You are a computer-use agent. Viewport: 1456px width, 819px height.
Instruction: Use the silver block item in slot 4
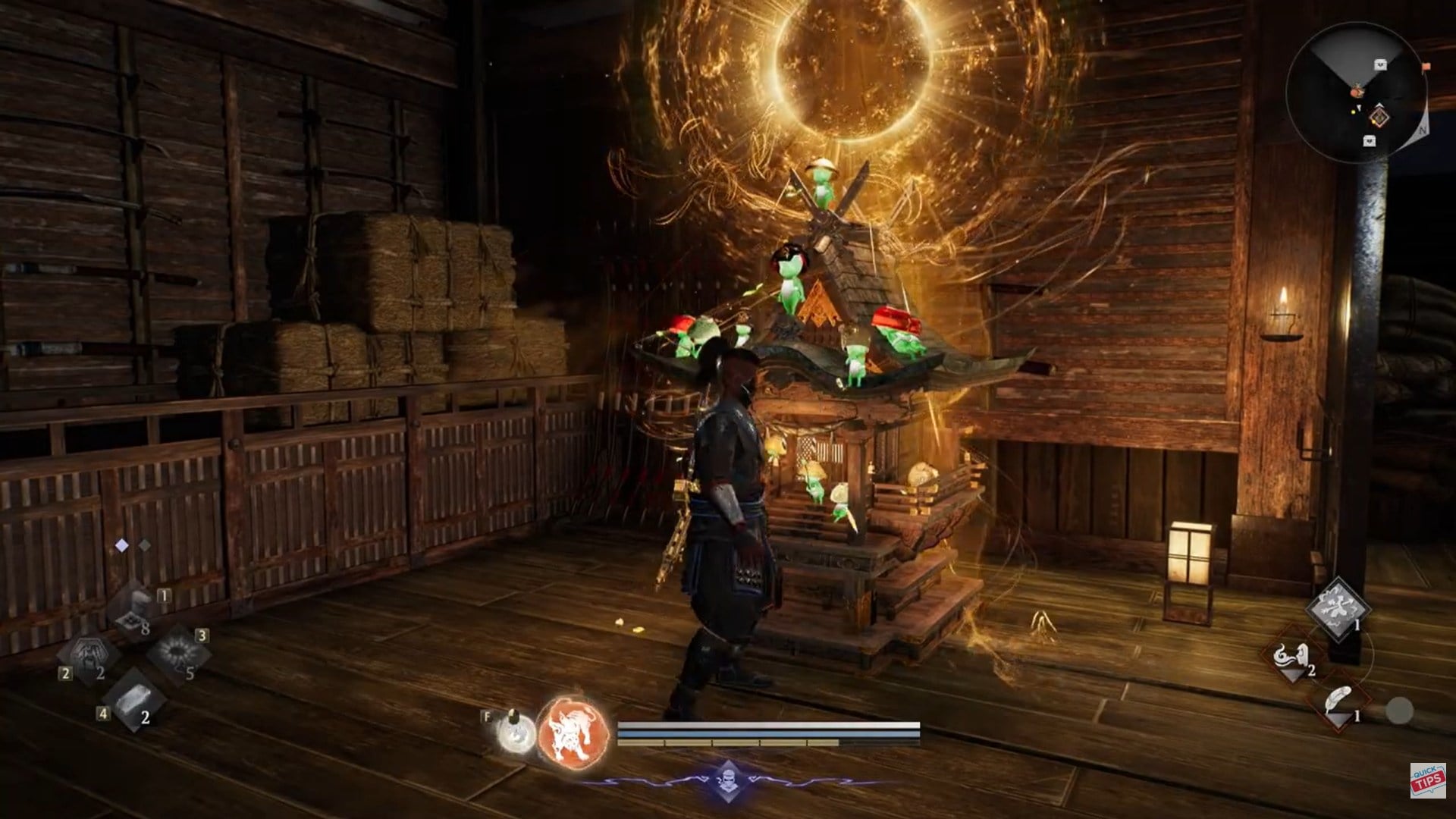[x=133, y=698]
